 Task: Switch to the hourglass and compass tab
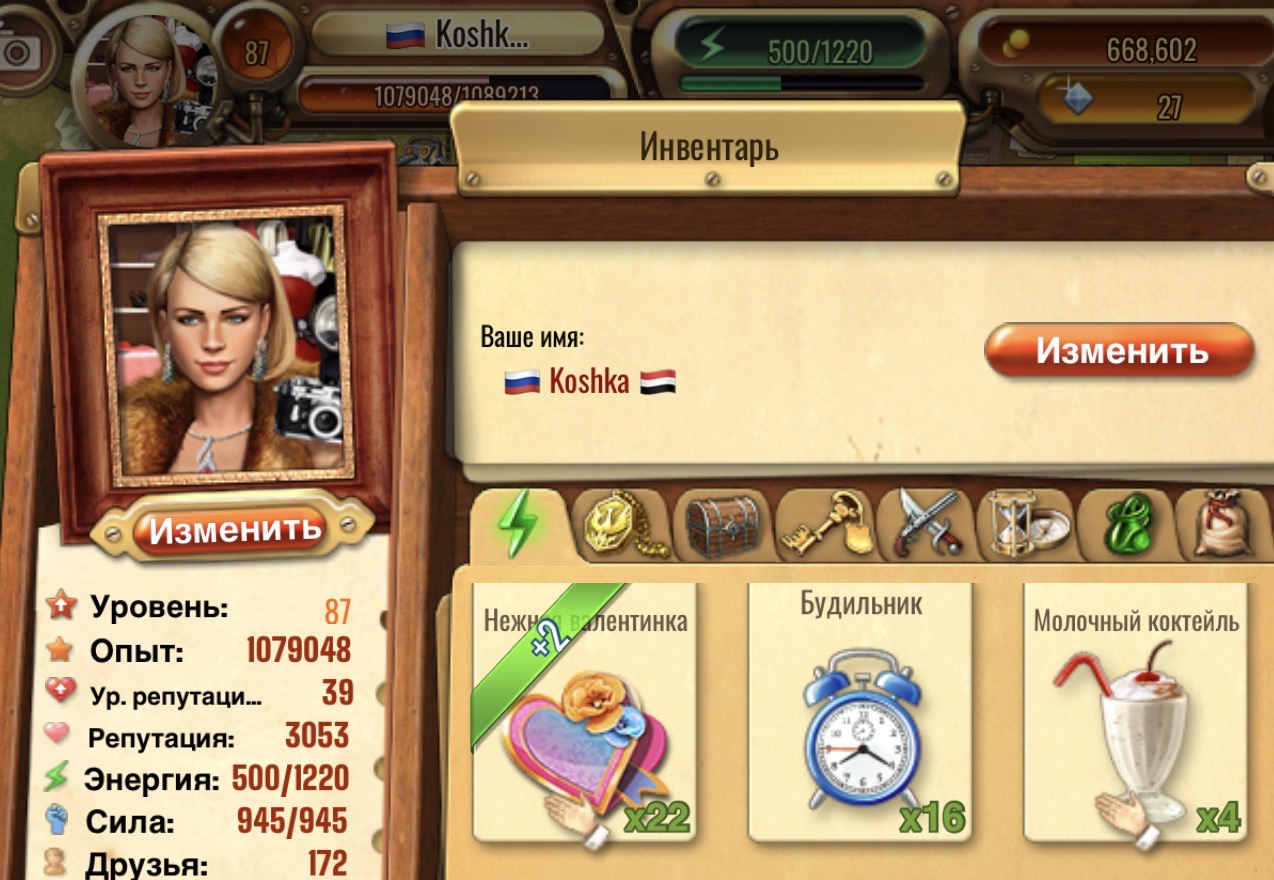tap(1027, 523)
